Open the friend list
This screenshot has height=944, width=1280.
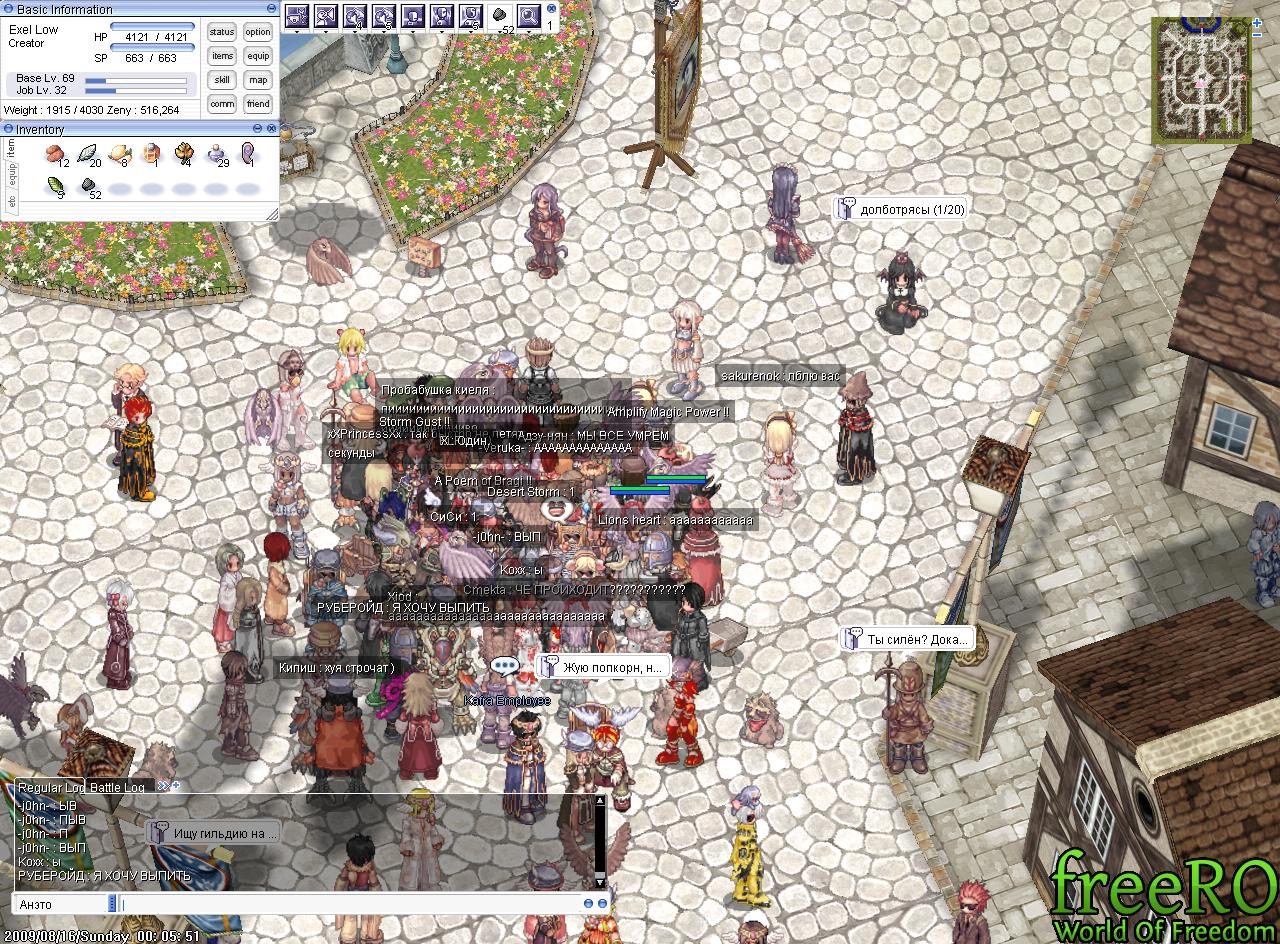258,104
